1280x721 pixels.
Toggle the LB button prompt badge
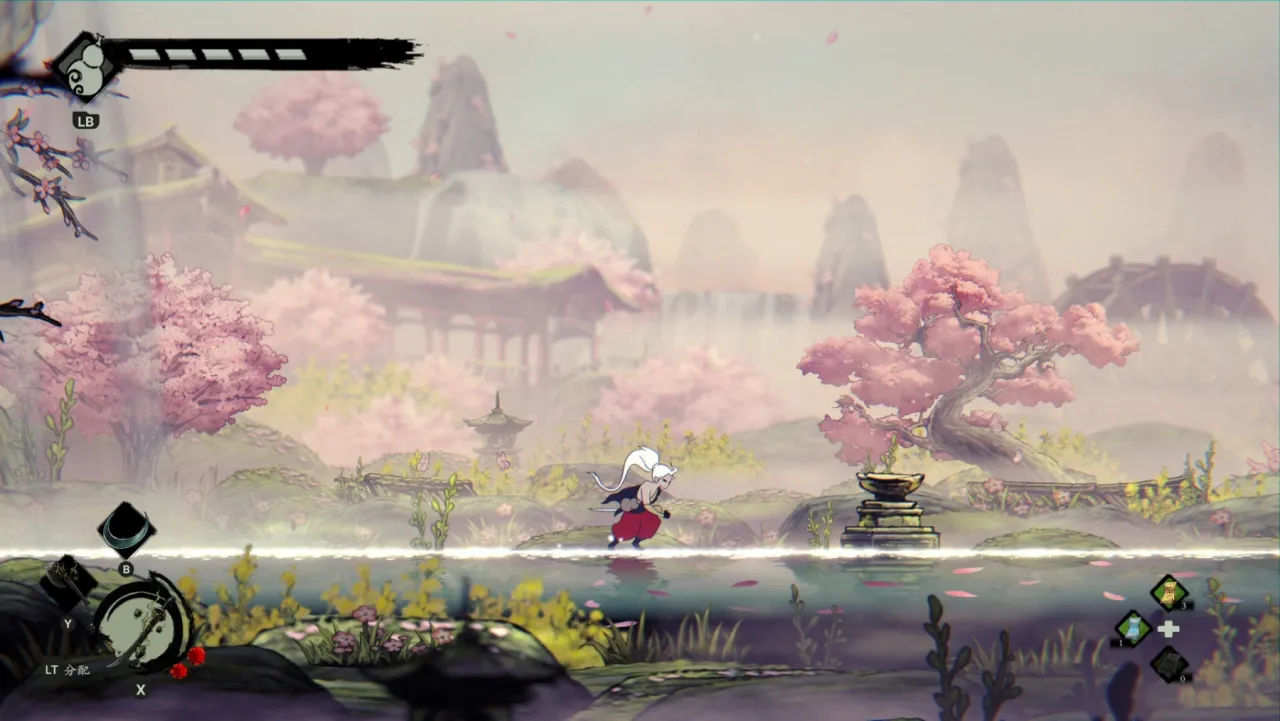click(86, 120)
